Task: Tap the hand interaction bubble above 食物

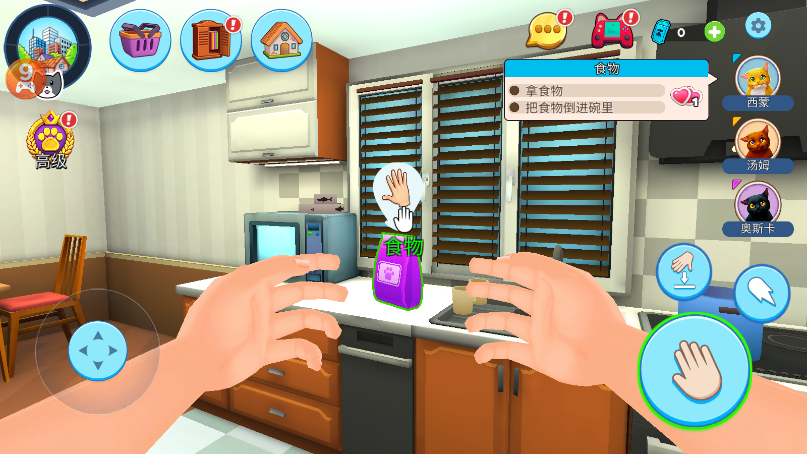Action: (x=398, y=190)
